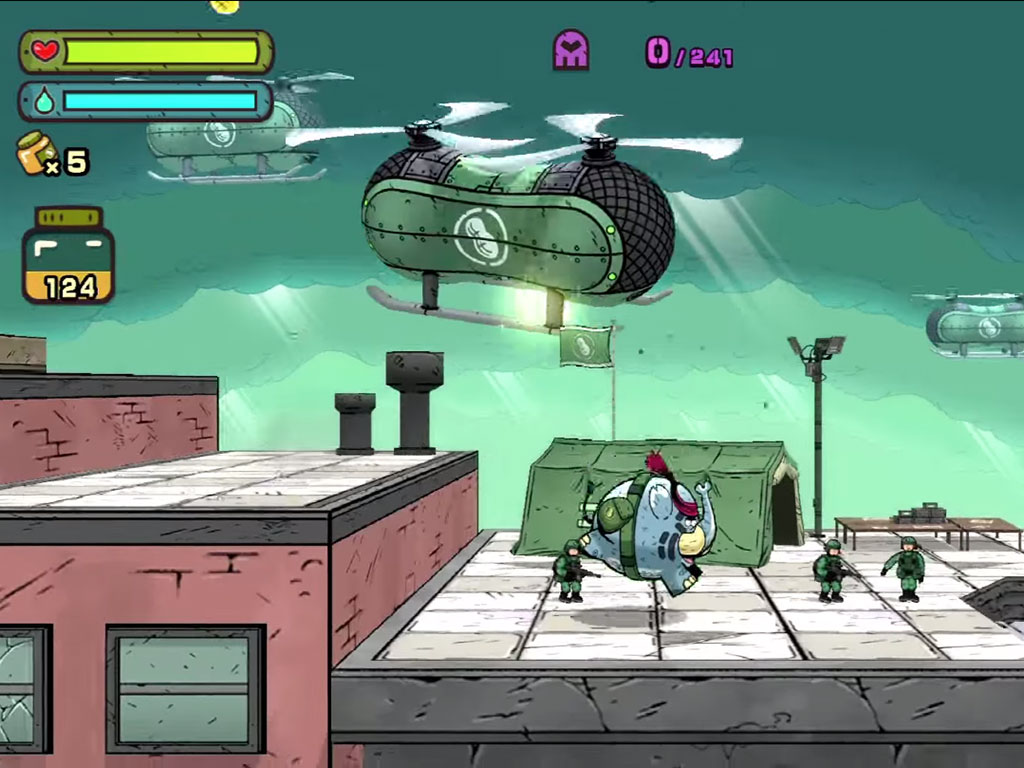
Task: Click the red heart health icon
Action: click(x=45, y=51)
